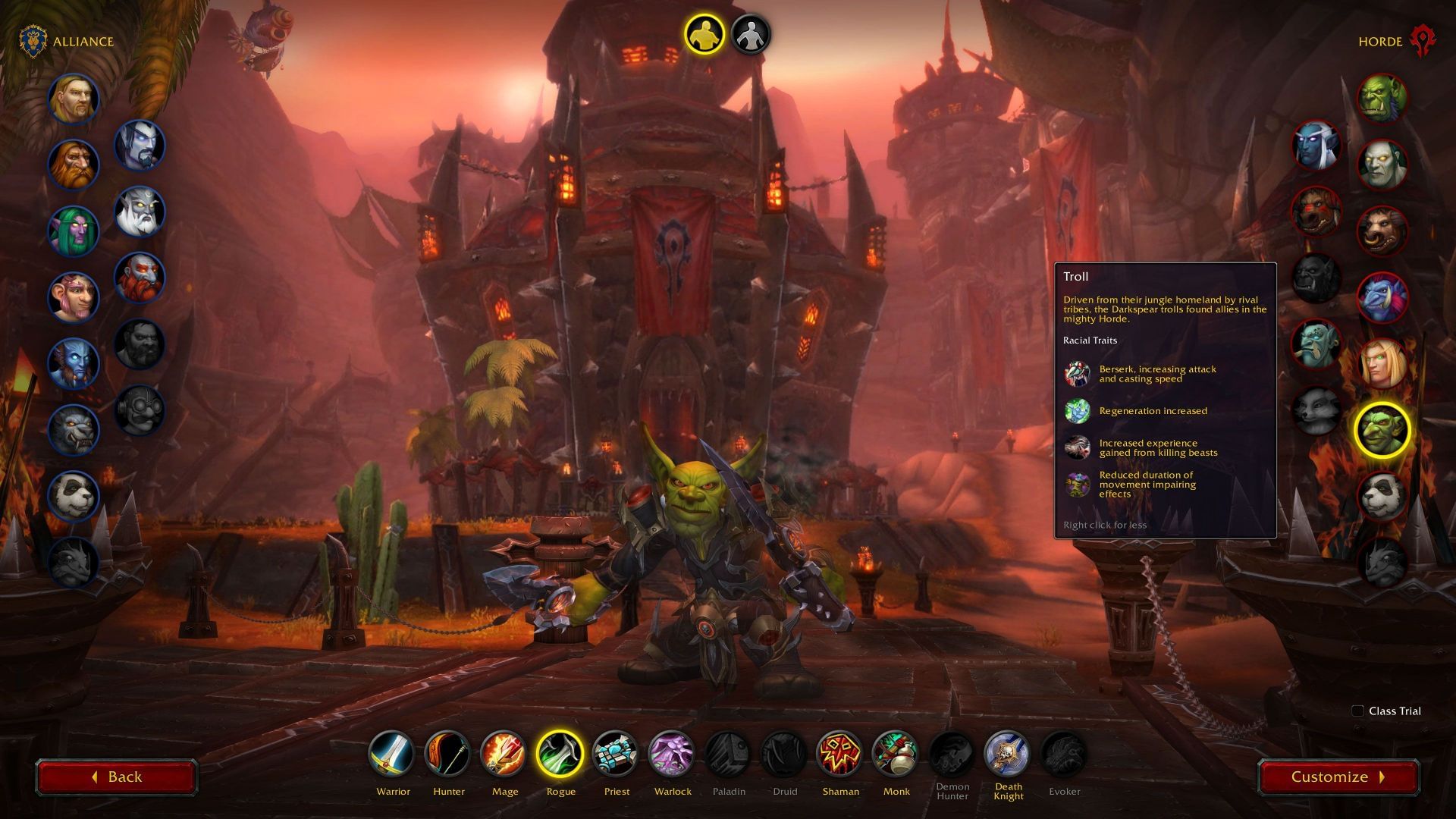The width and height of the screenshot is (1456, 819).
Task: Pick the Troll race portrait
Action: pyautogui.click(x=1382, y=297)
